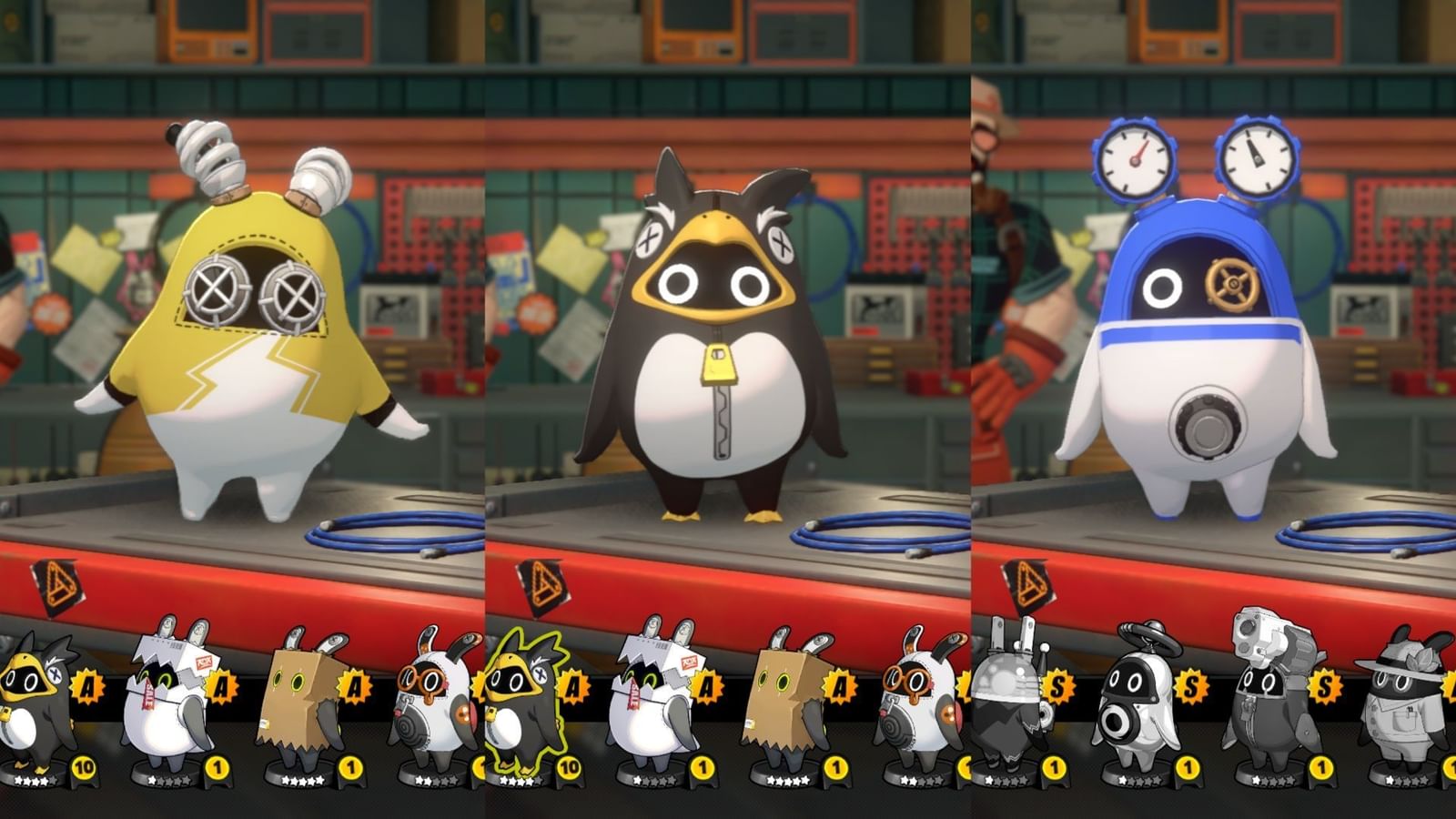This screenshot has height=819, width=1456.
Task: Click the S-rank badge beside the steering-wheel Bangboo
Action: tap(1190, 685)
